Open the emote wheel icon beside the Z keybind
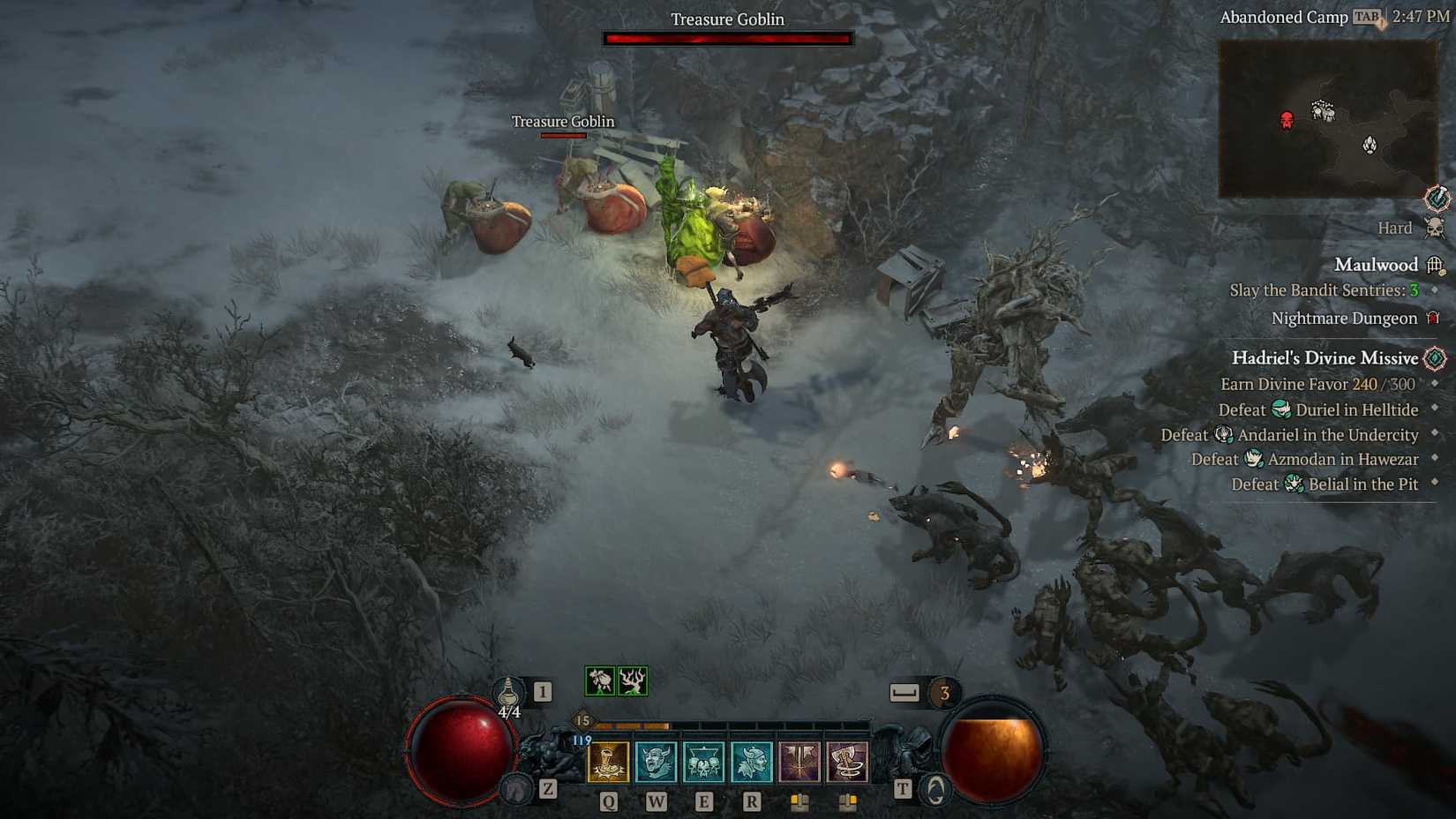This screenshot has height=819, width=1456. 516,787
